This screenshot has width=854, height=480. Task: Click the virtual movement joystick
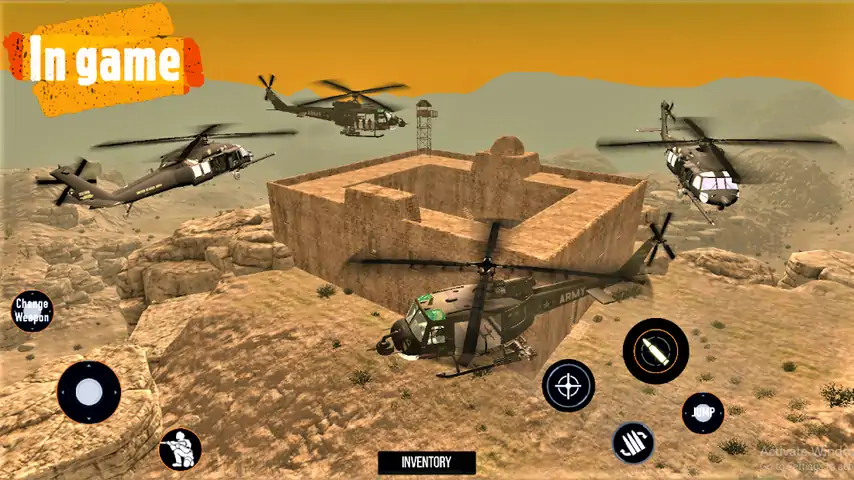coord(88,391)
